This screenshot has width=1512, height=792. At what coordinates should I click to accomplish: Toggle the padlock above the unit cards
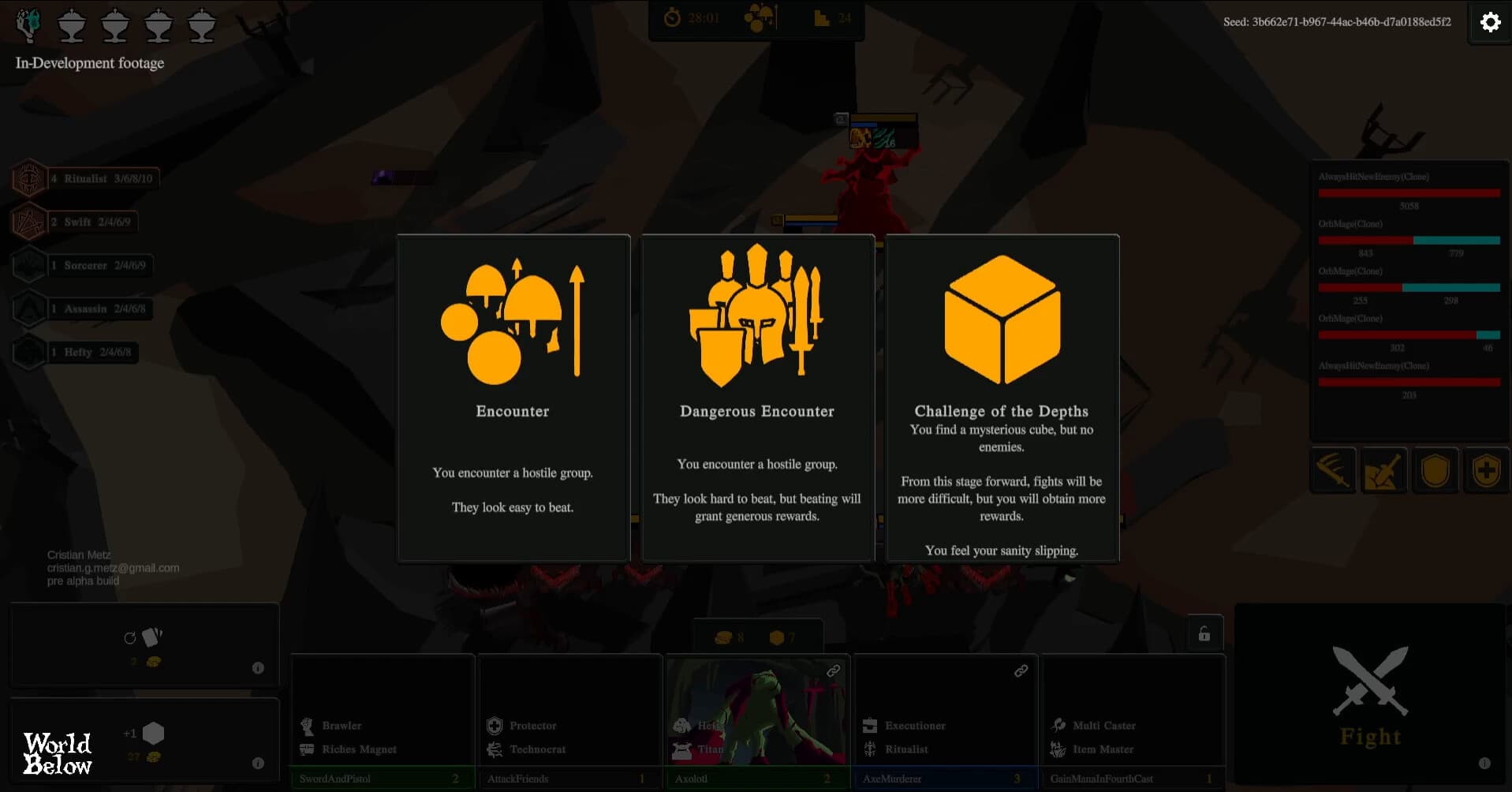pyautogui.click(x=1203, y=632)
